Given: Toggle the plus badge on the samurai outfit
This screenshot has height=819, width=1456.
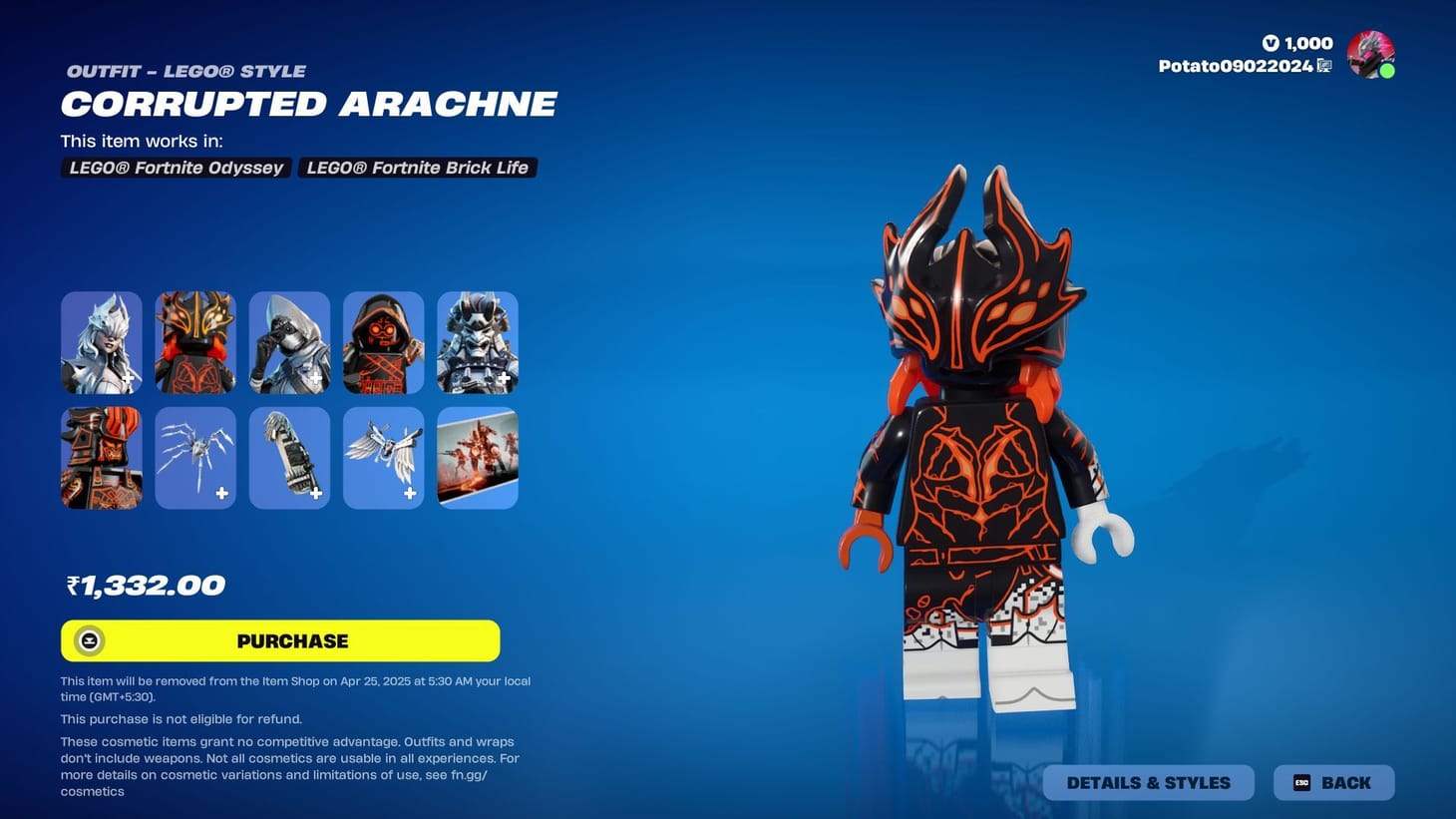Looking at the screenshot, I should (x=504, y=379).
